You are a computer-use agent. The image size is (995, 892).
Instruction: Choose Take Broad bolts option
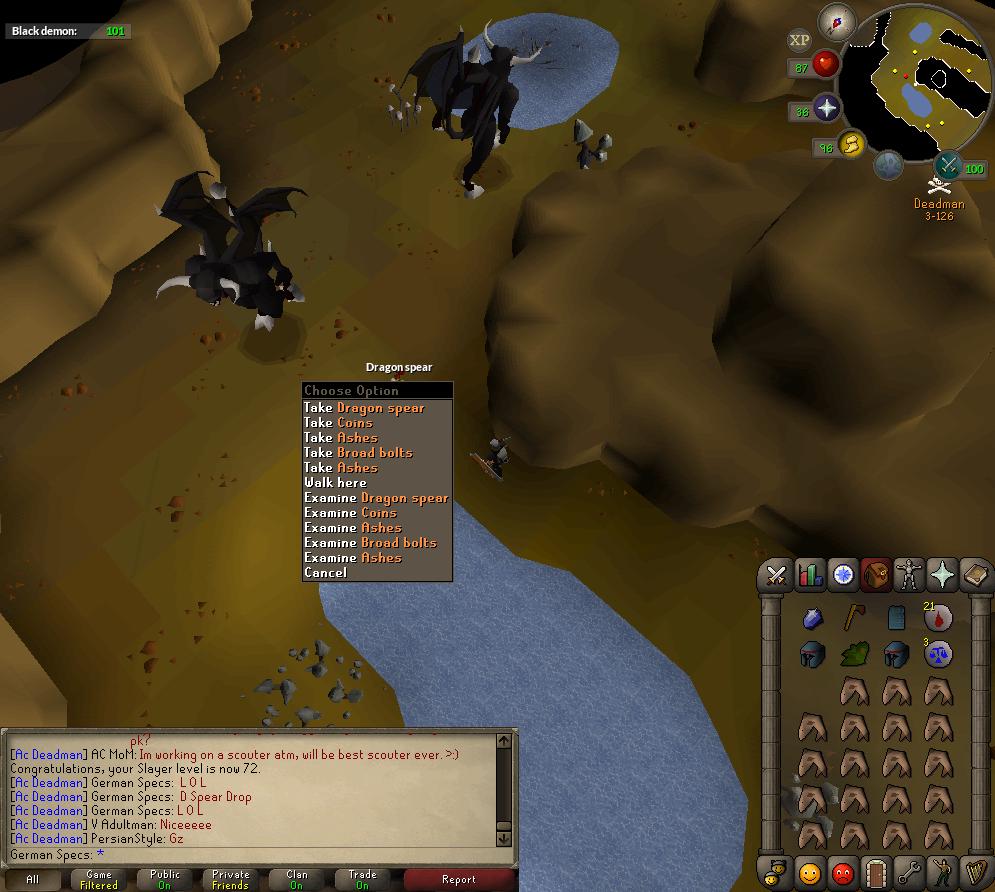pyautogui.click(x=358, y=453)
